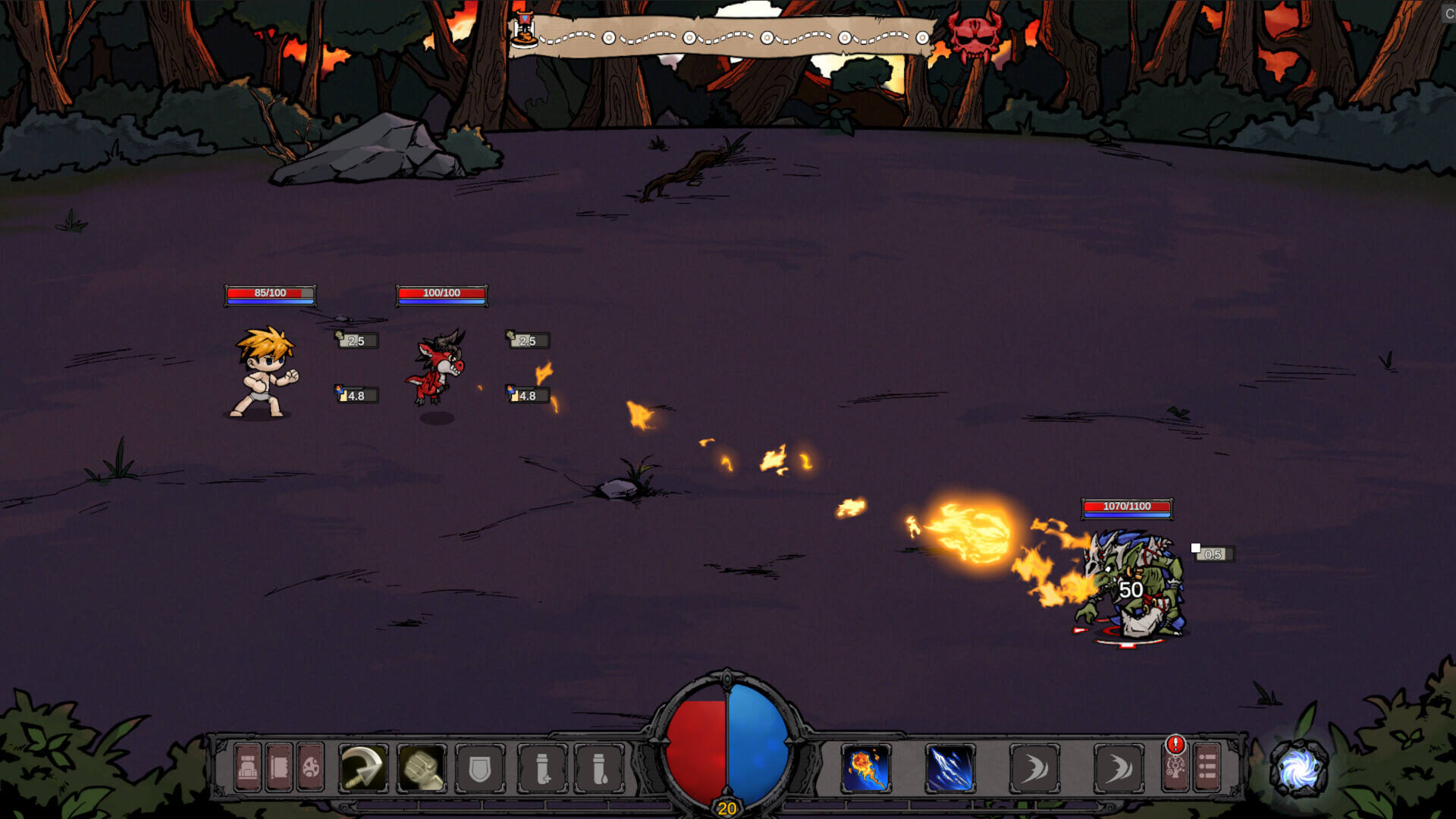Open the journal book button
Image resolution: width=1456 pixels, height=819 pixels.
[279, 768]
